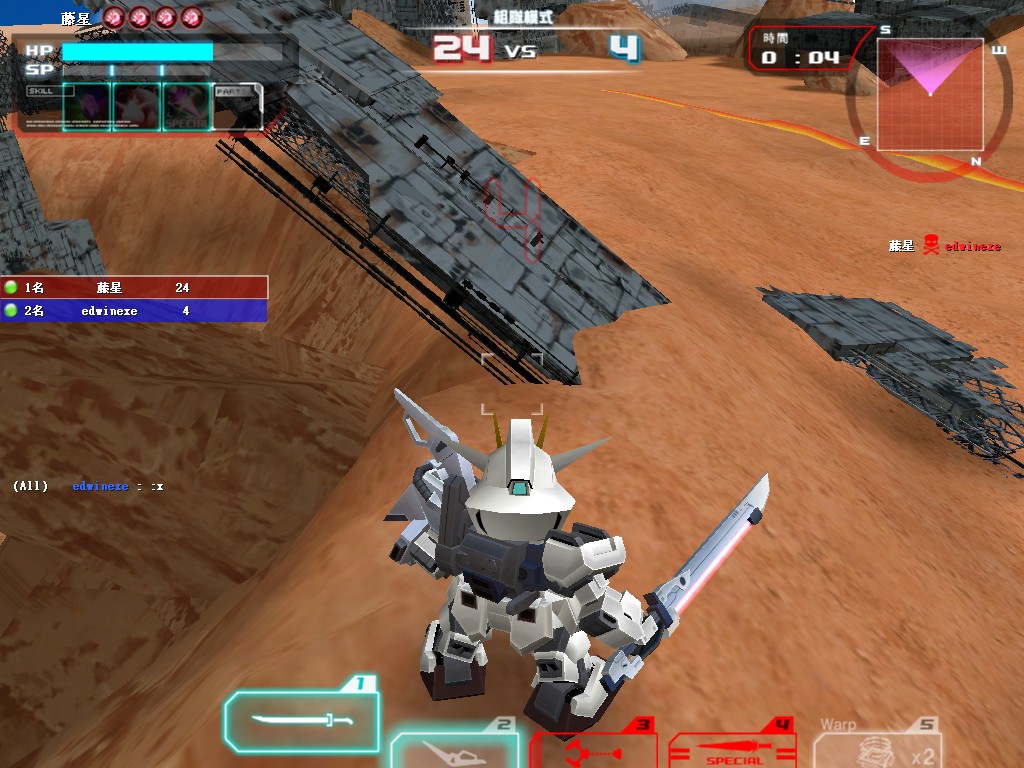Select the sword weapon in slot 1
This screenshot has width=1024, height=768.
[302, 721]
